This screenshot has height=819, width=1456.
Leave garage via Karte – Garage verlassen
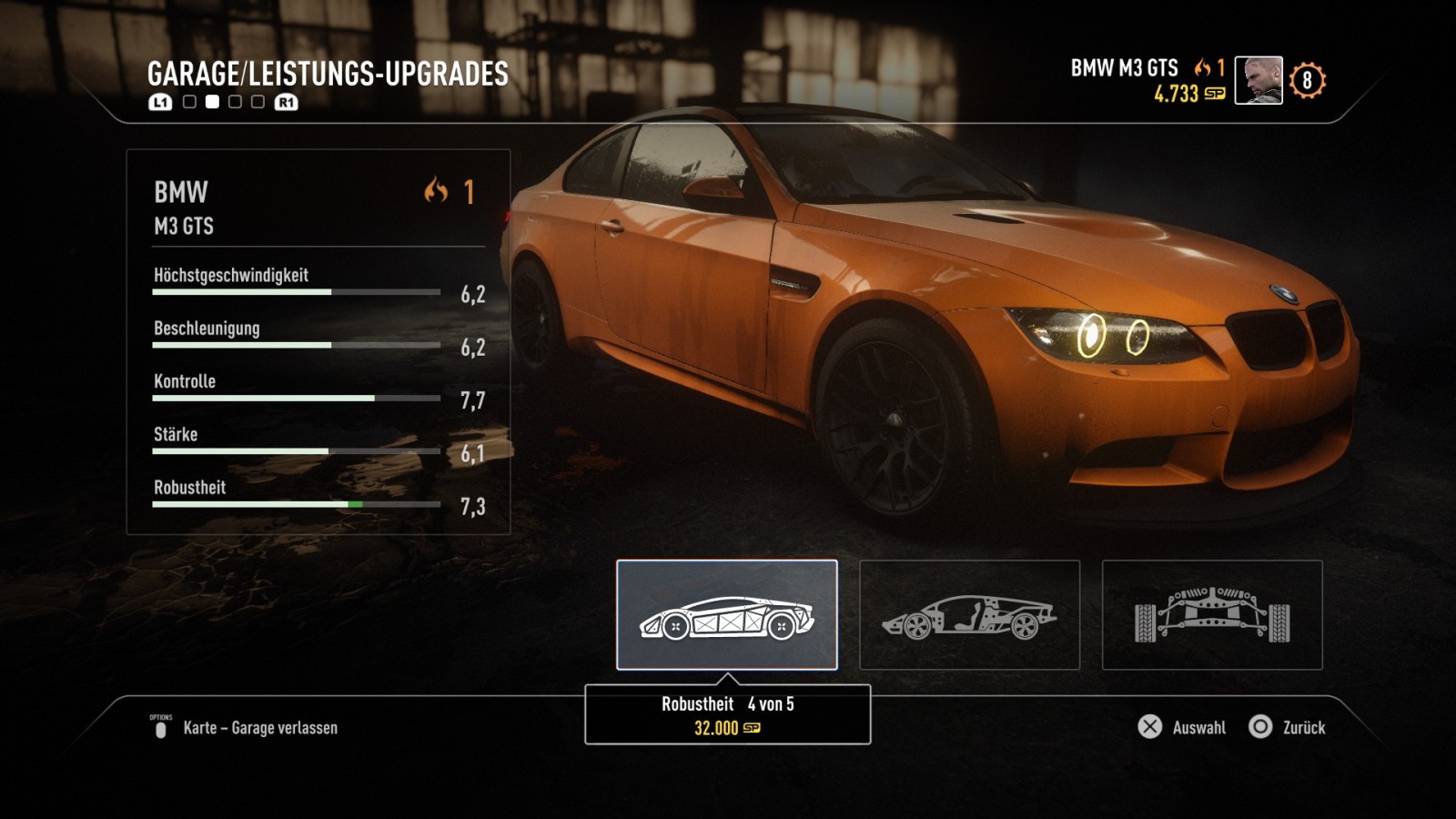click(244, 728)
